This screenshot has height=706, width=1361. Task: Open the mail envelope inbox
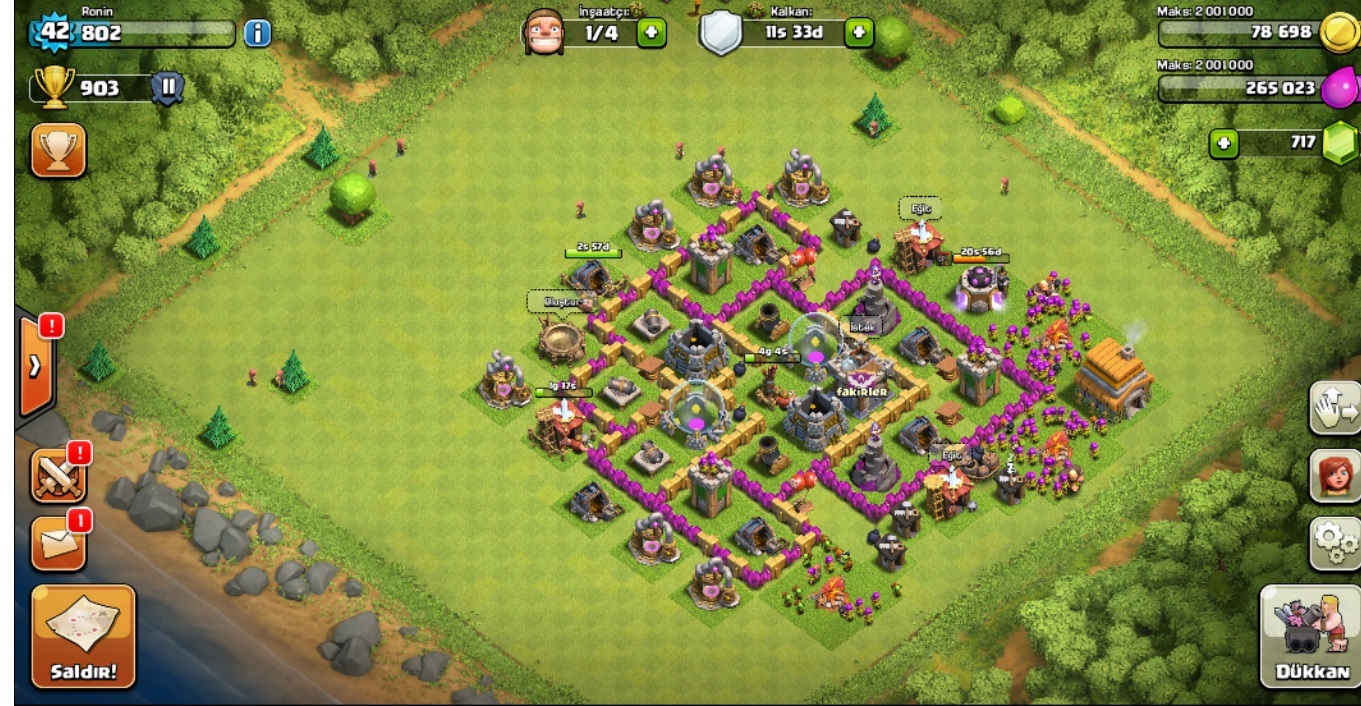(x=58, y=543)
